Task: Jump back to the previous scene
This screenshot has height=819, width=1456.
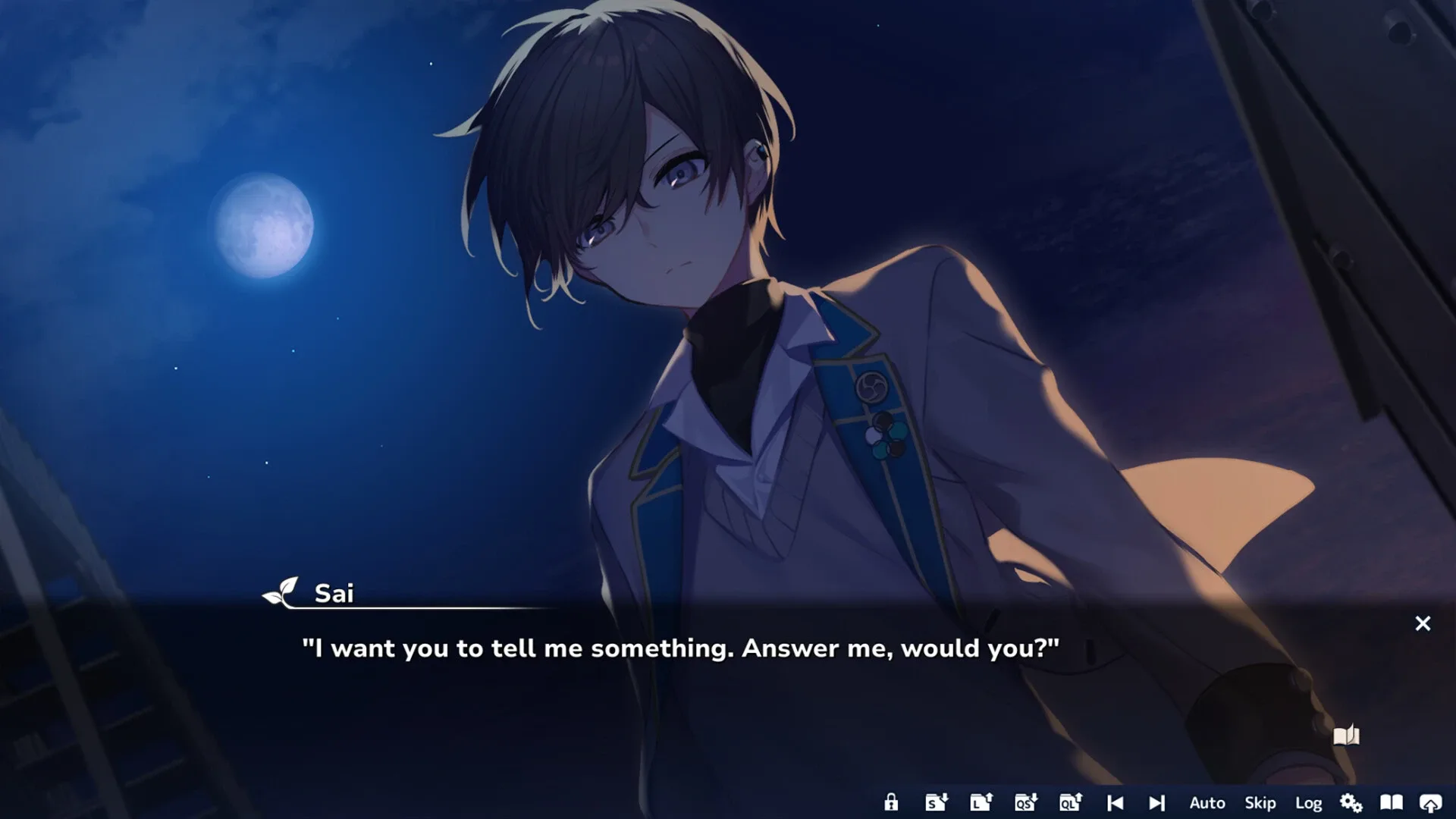Action: (1115, 802)
